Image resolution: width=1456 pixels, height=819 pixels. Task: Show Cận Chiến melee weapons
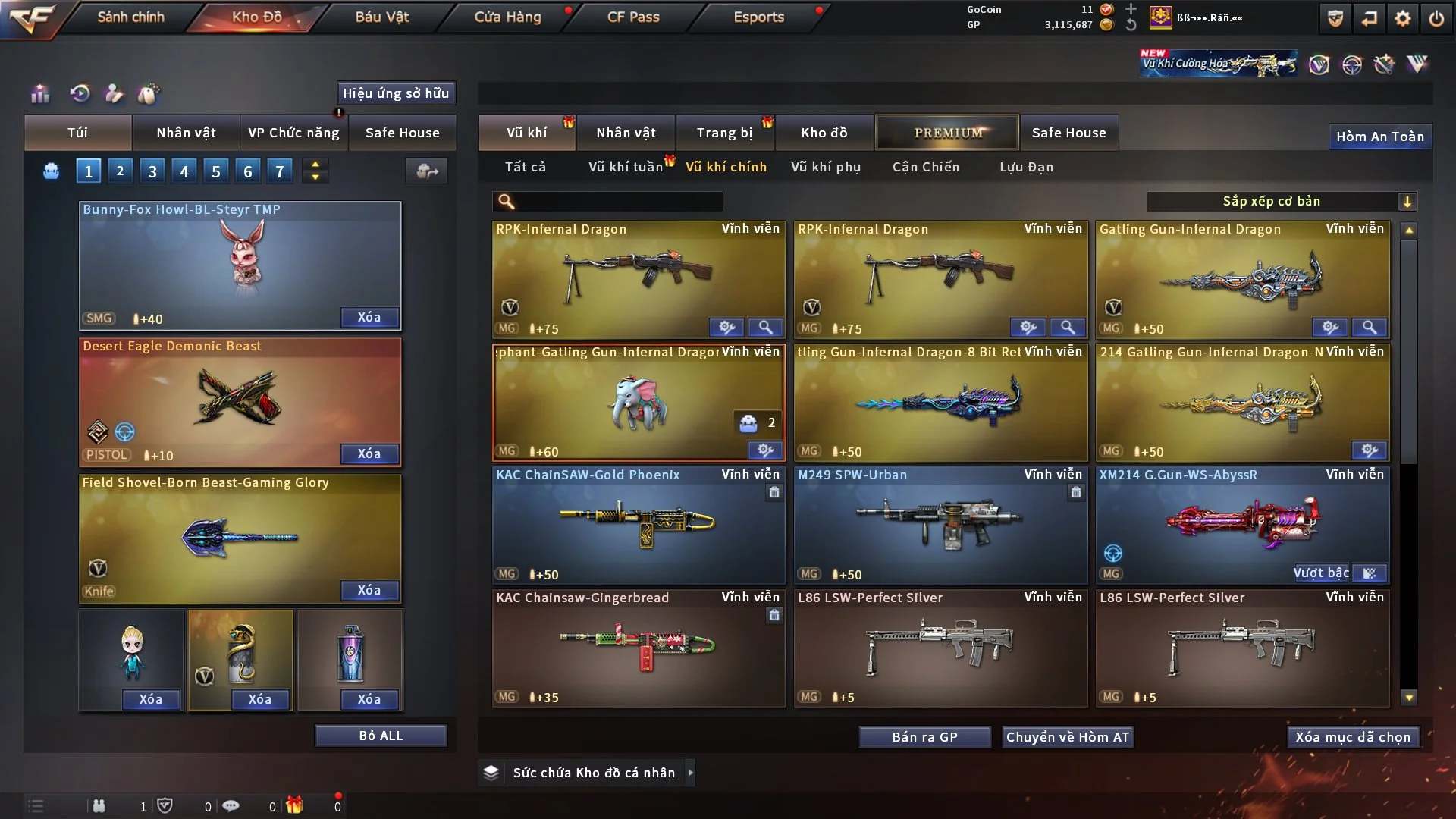click(926, 167)
